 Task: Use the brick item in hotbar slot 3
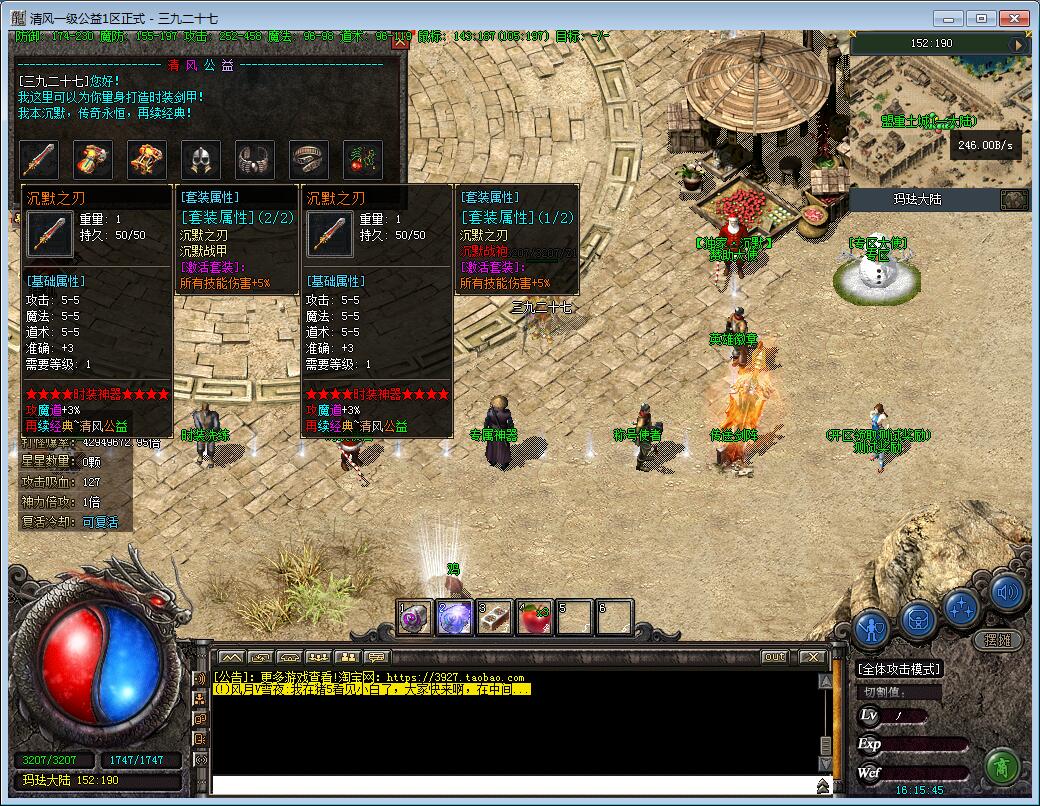pos(494,618)
